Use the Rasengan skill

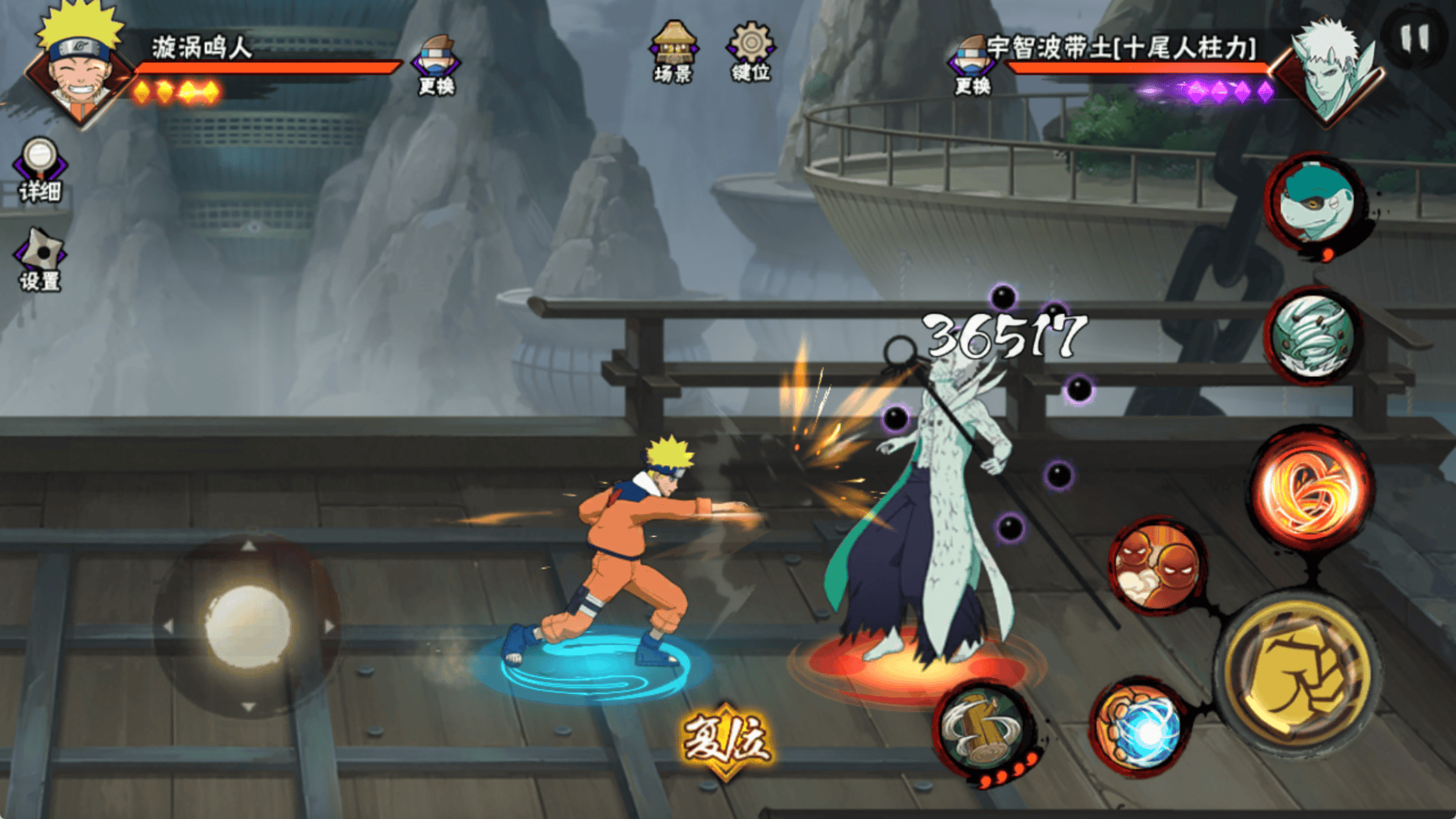point(1140,728)
